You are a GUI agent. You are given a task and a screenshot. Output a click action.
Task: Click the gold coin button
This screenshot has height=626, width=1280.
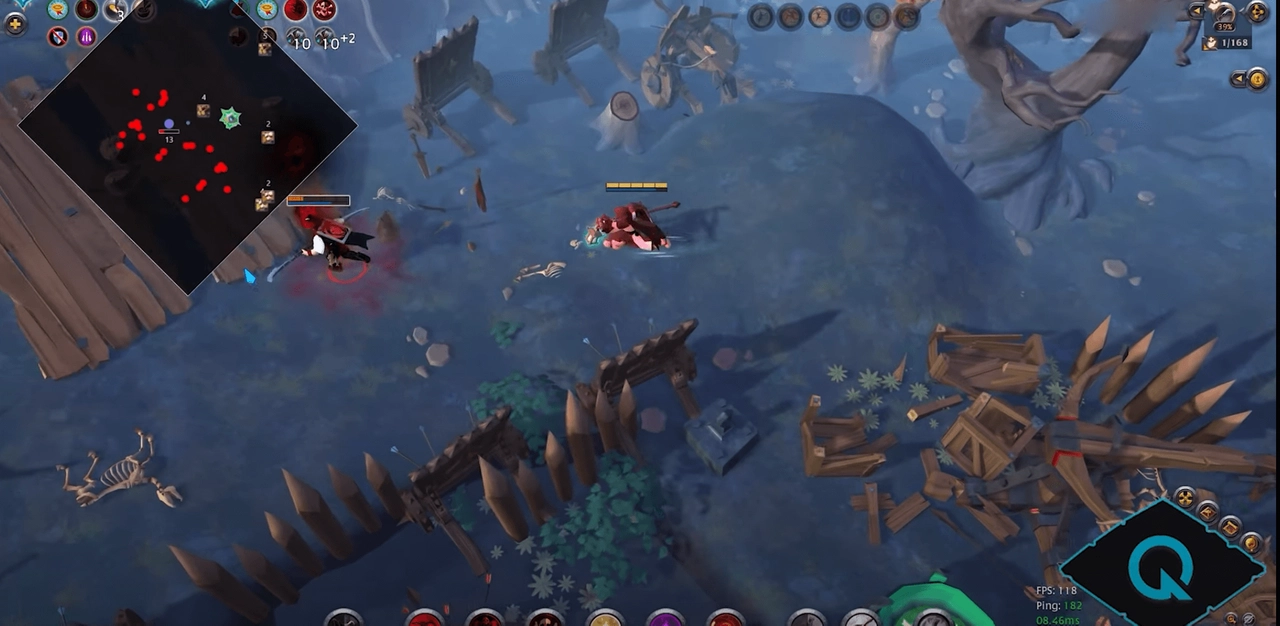click(x=1258, y=79)
